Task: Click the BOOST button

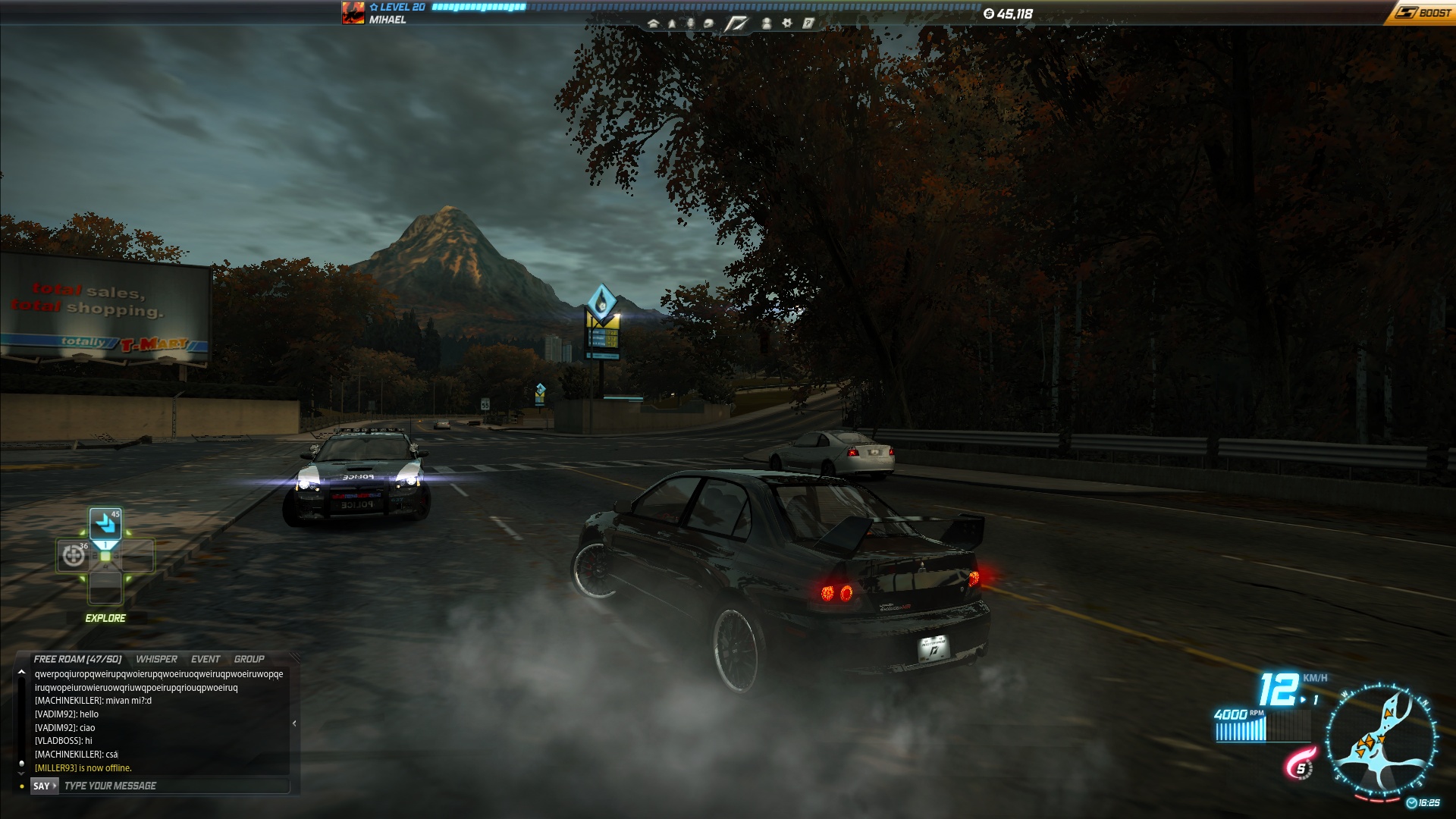Action: 1423,13
